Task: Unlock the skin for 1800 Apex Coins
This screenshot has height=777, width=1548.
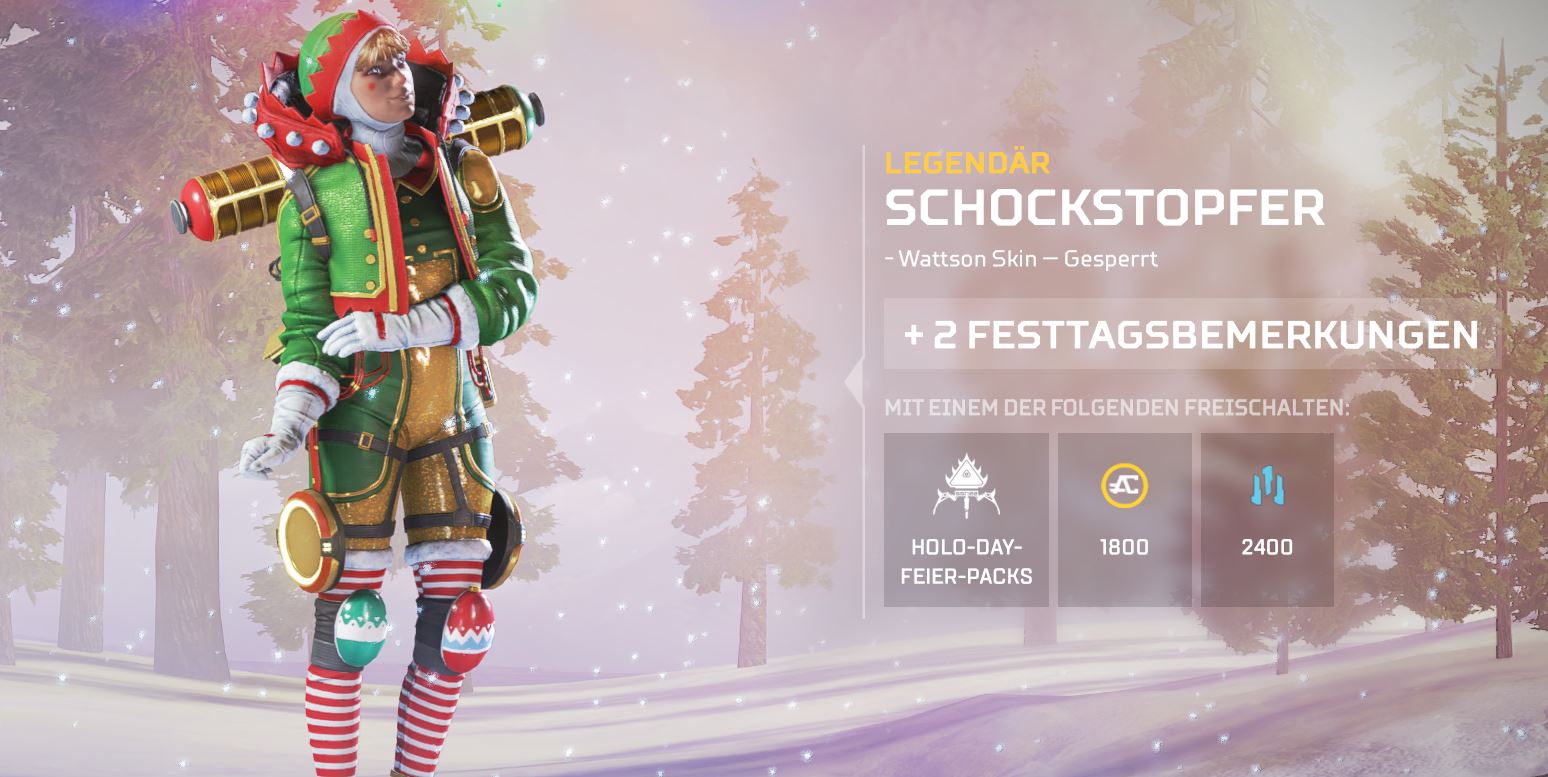Action: (1124, 519)
